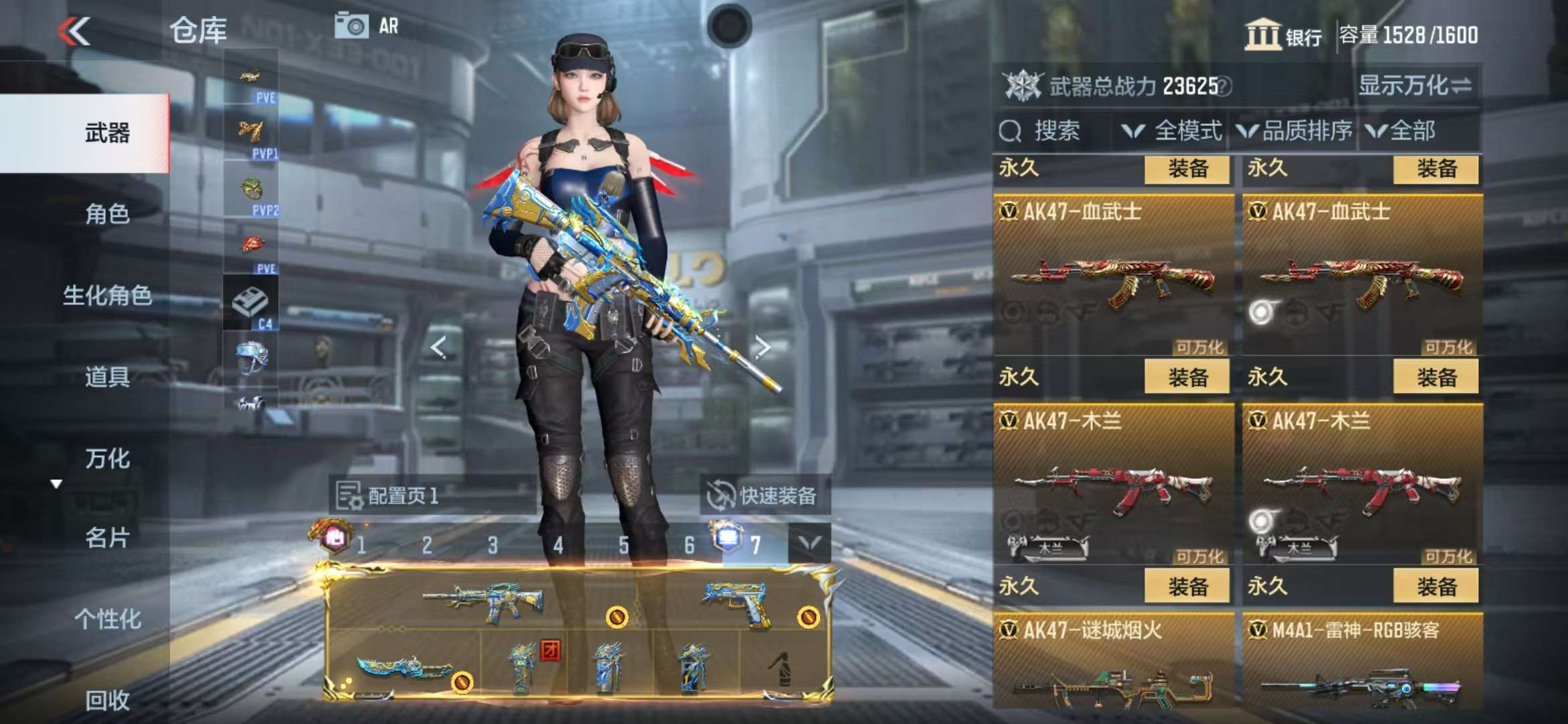Open the 银行 bank

(1283, 35)
